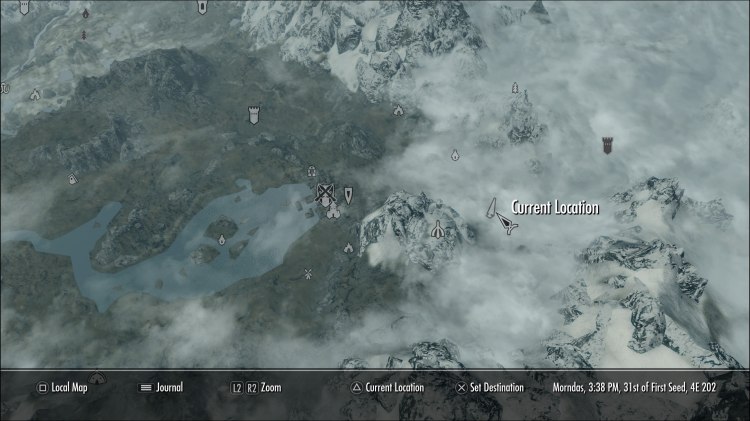The image size is (750, 421).
Task: Pick the windmill marker south of the lake
Action: pos(308,273)
